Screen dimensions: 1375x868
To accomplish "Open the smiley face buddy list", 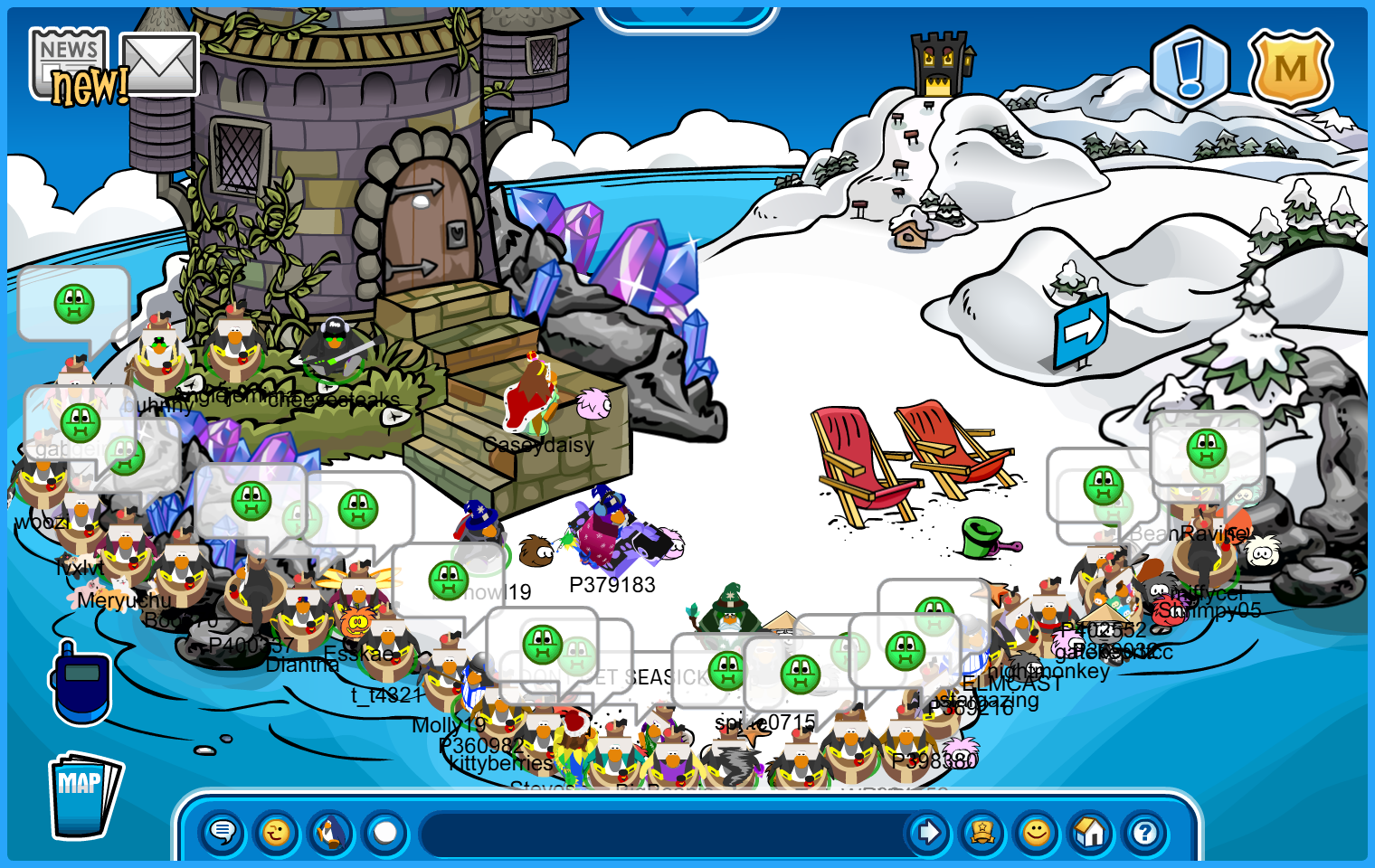I will [x=1037, y=832].
